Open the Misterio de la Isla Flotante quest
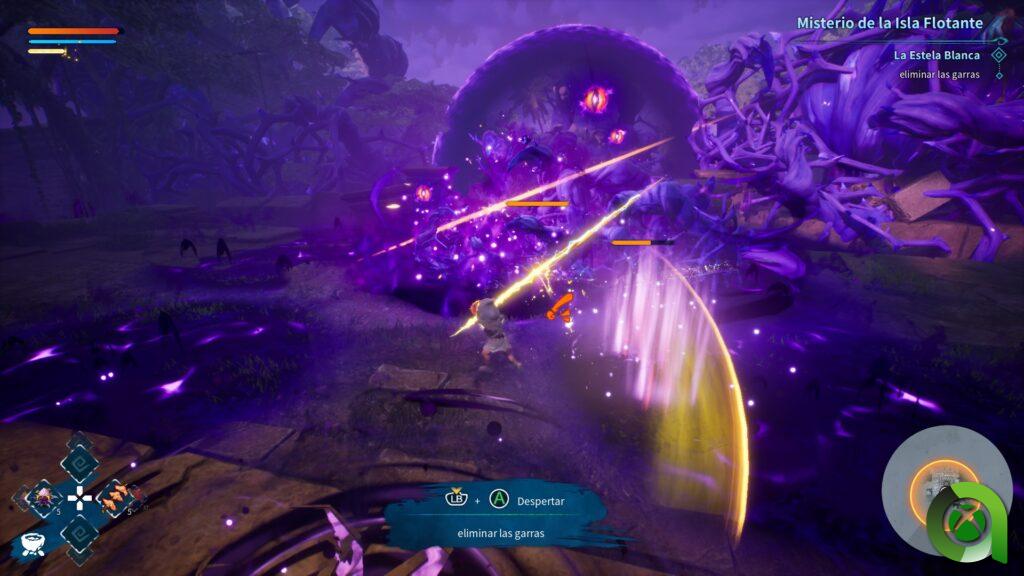Viewport: 1024px width, 576px height. [889, 23]
